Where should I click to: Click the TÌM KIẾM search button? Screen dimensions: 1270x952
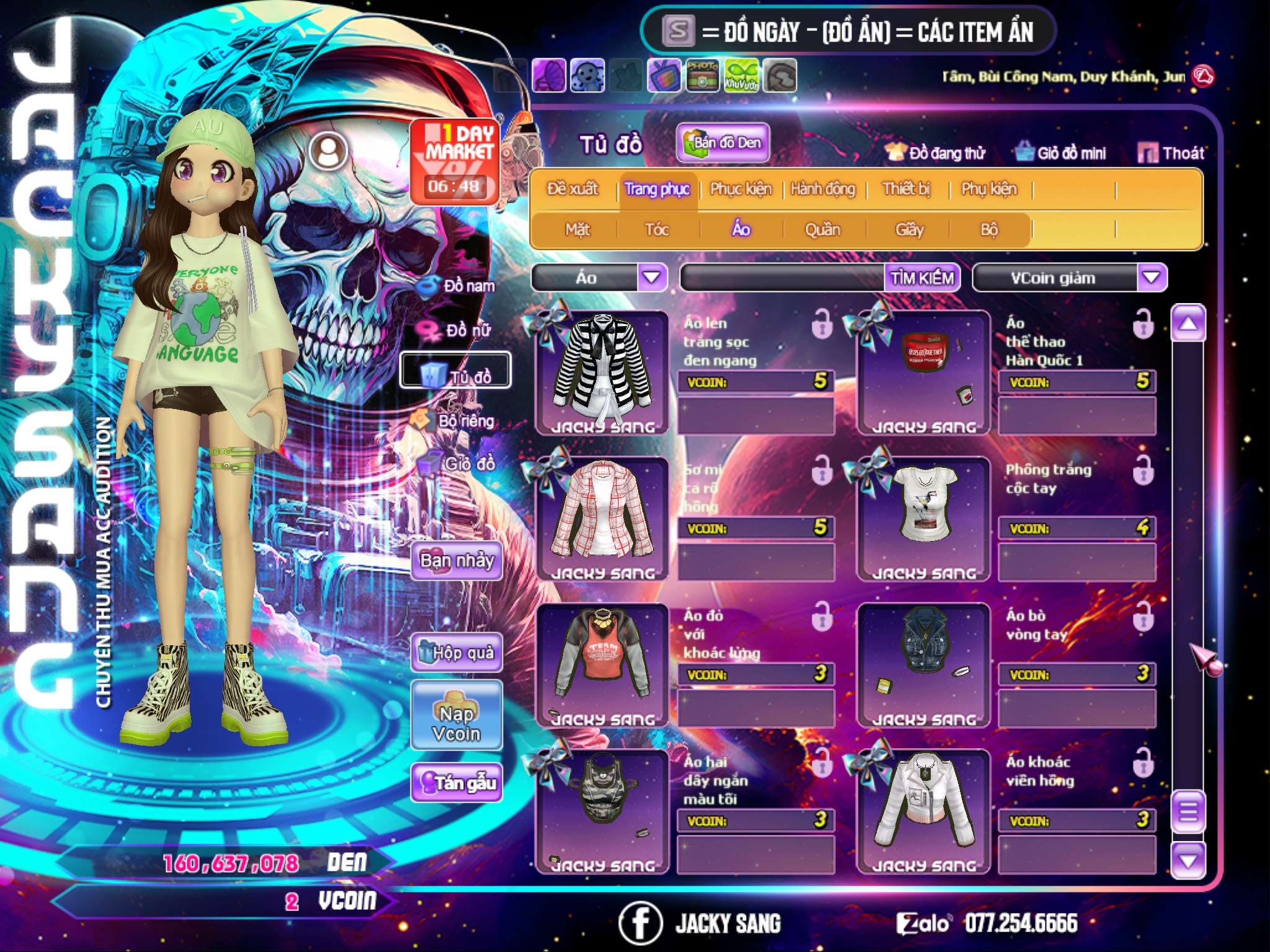[921, 278]
